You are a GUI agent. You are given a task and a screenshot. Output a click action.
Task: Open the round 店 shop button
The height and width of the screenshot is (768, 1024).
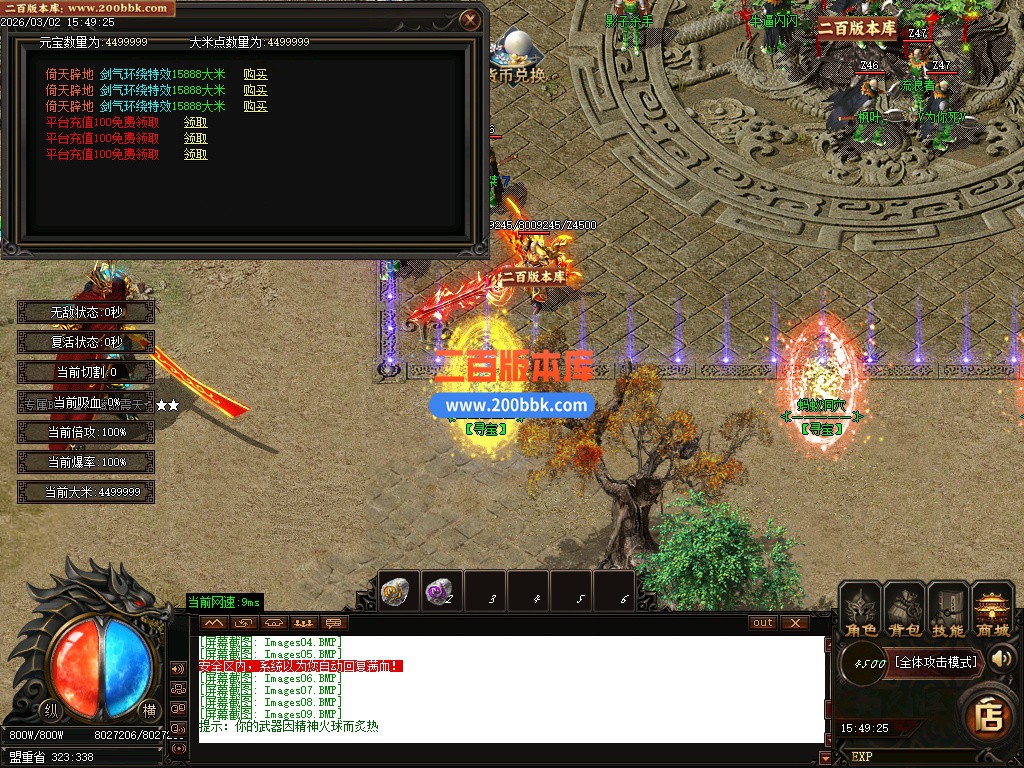(x=990, y=716)
